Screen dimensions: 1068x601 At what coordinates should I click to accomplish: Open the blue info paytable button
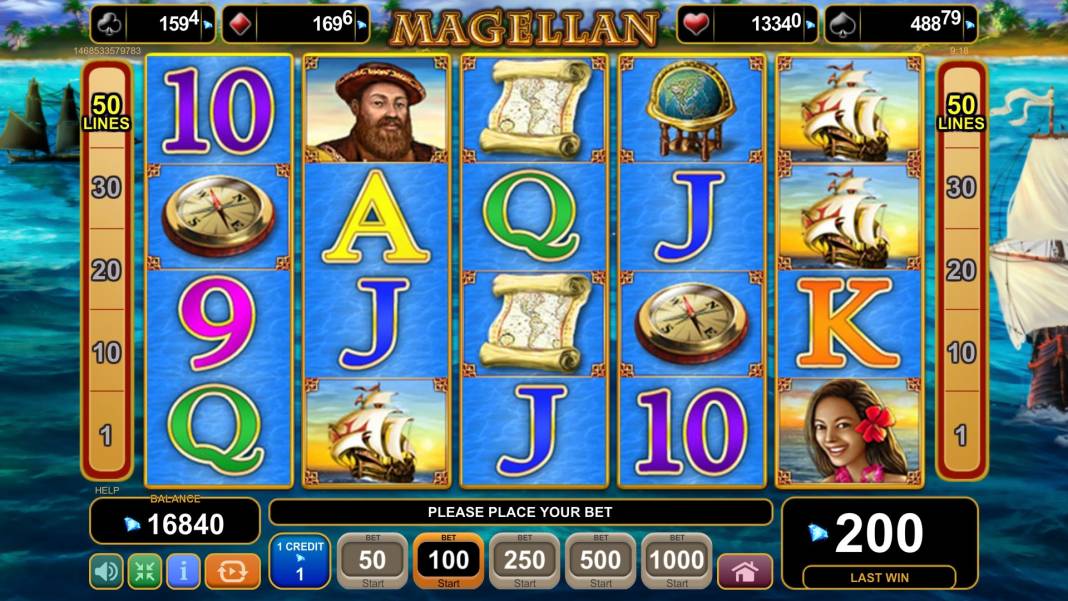pyautogui.click(x=183, y=571)
